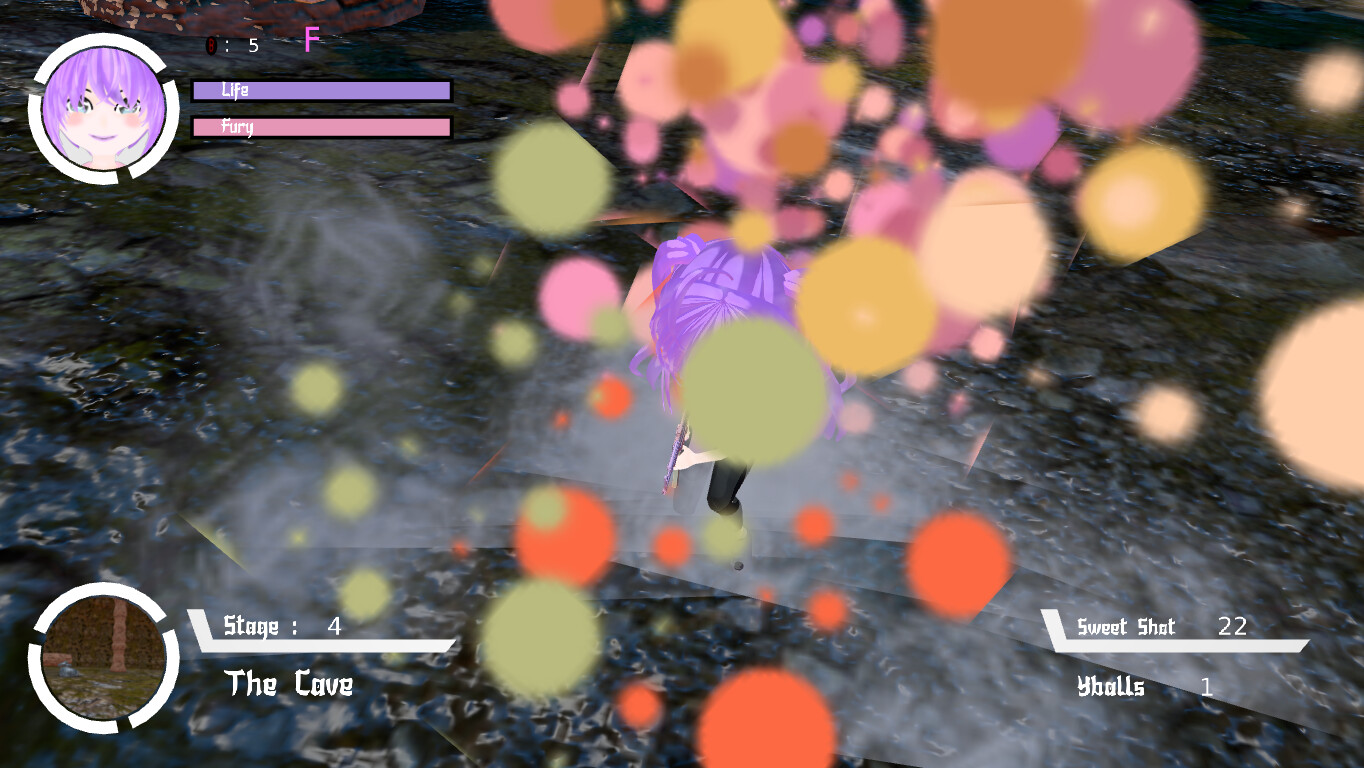The width and height of the screenshot is (1364, 768).
Task: Click the red heart resource icon
Action: pos(210,45)
